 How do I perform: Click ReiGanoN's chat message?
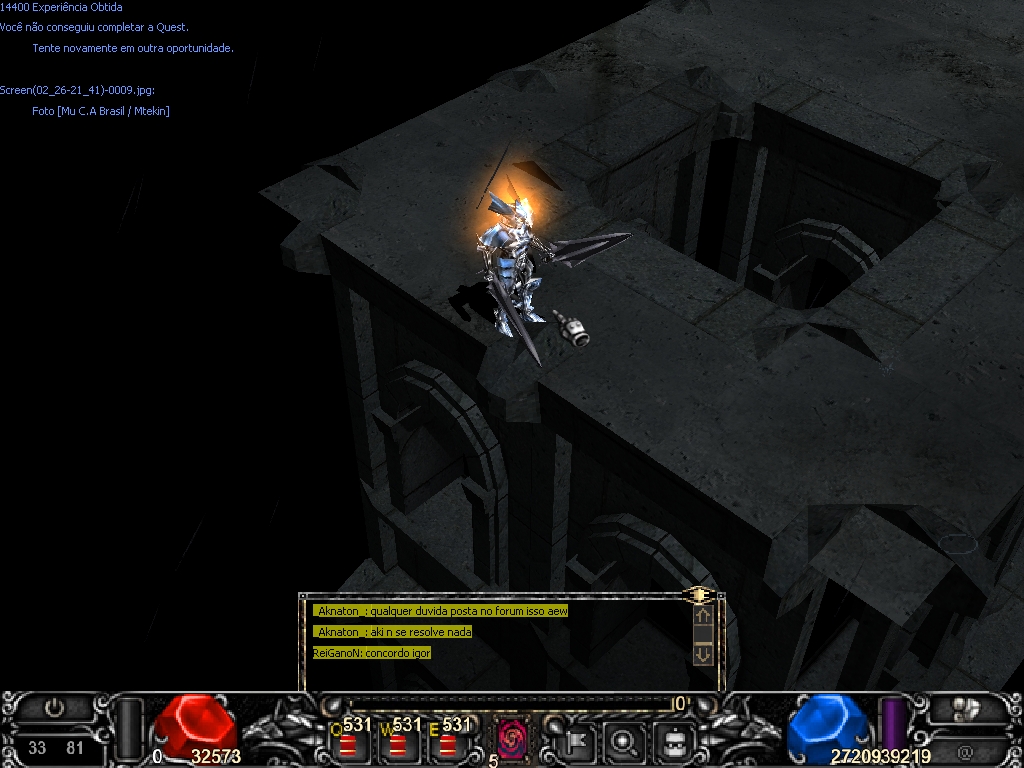(372, 653)
